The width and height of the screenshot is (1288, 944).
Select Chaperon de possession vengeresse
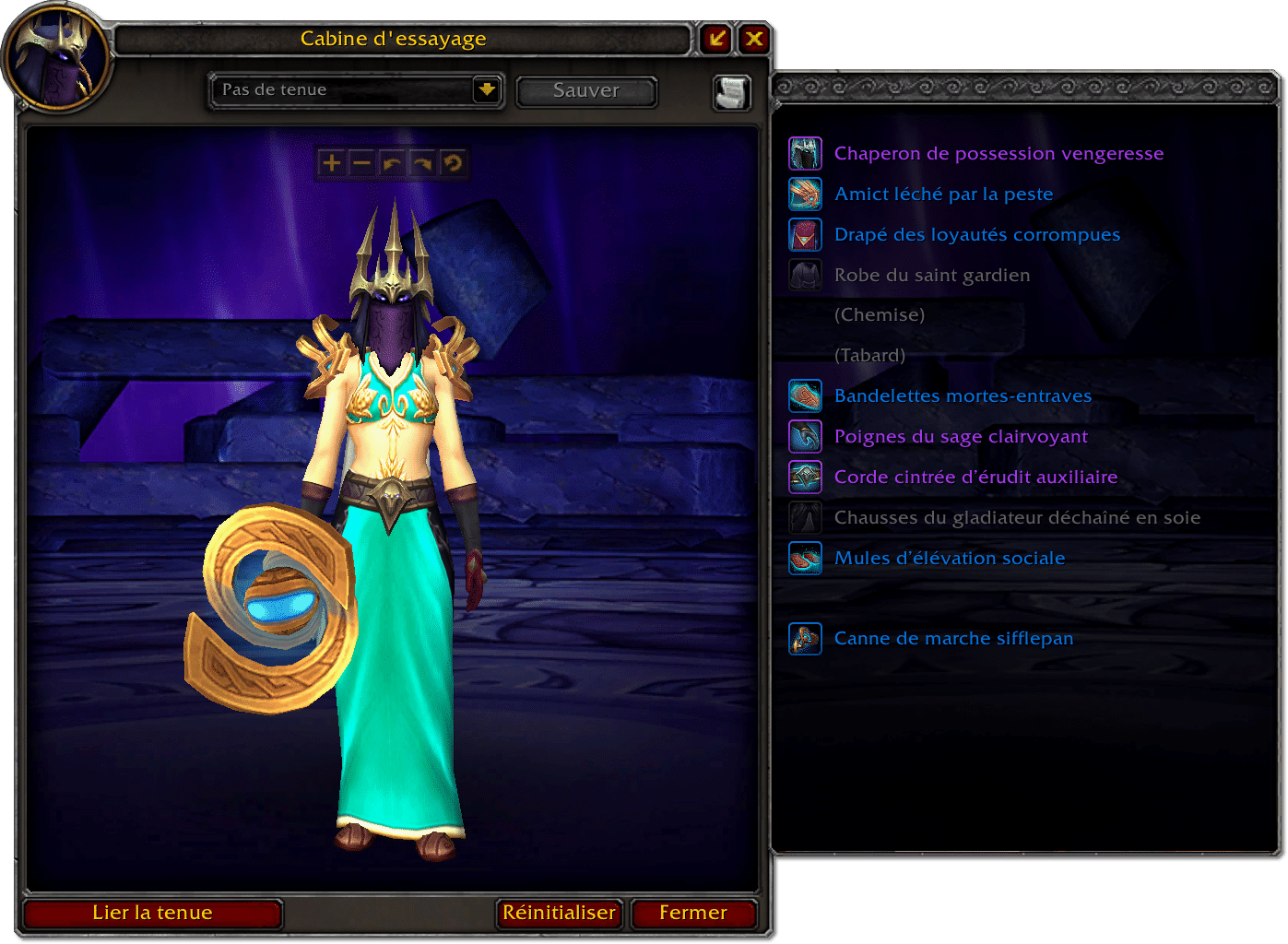[998, 154]
